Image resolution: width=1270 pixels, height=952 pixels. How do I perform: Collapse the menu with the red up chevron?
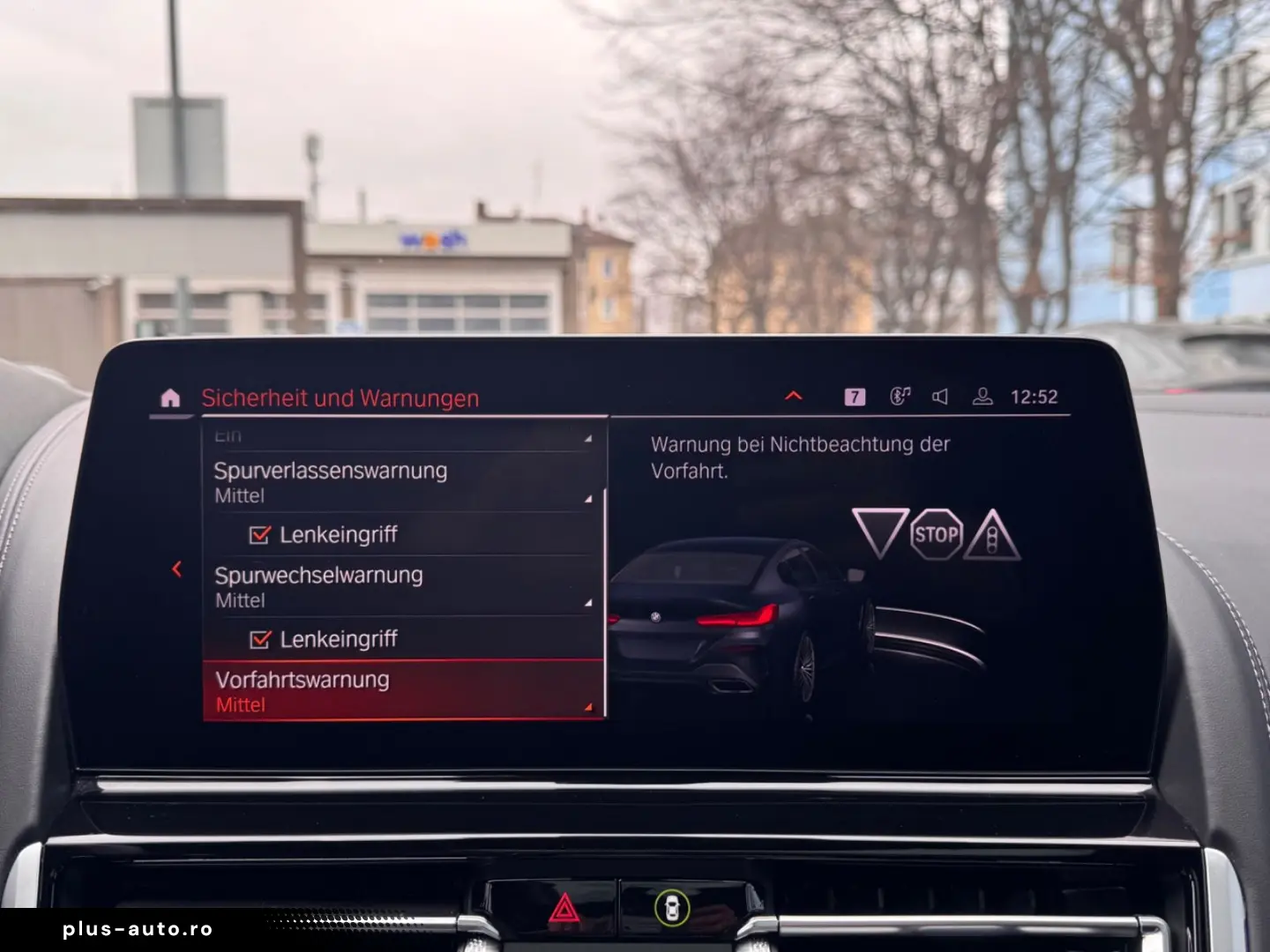(x=793, y=396)
